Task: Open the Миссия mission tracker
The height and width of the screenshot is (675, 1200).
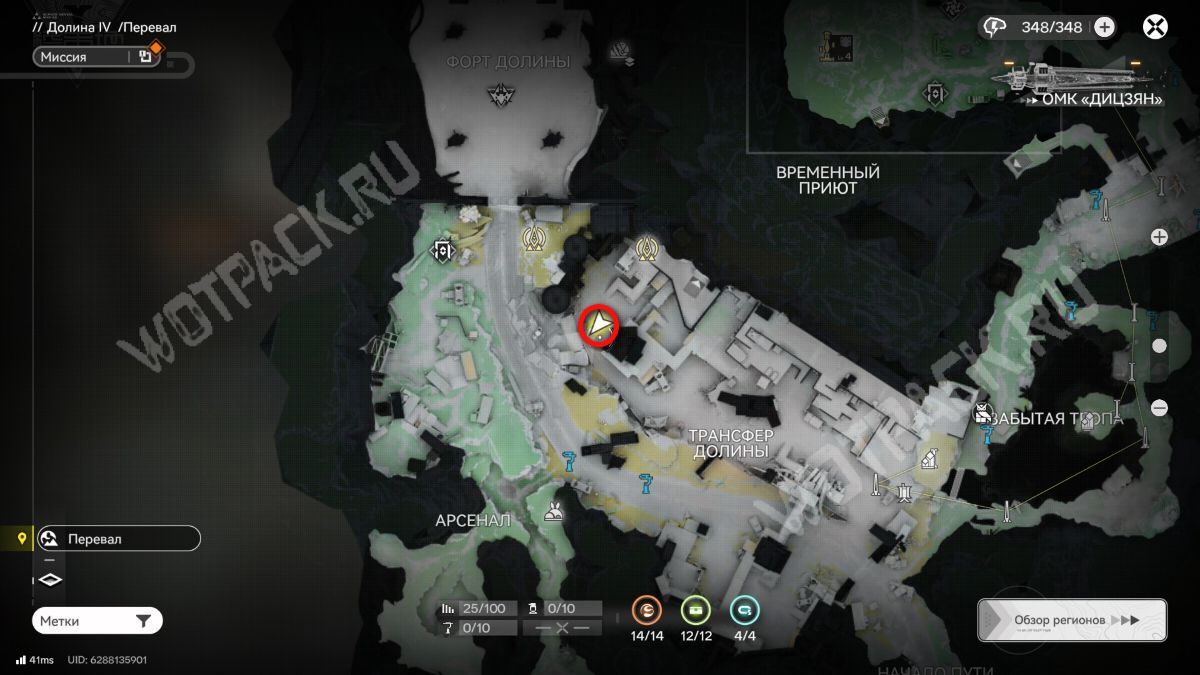Action: 82,57
